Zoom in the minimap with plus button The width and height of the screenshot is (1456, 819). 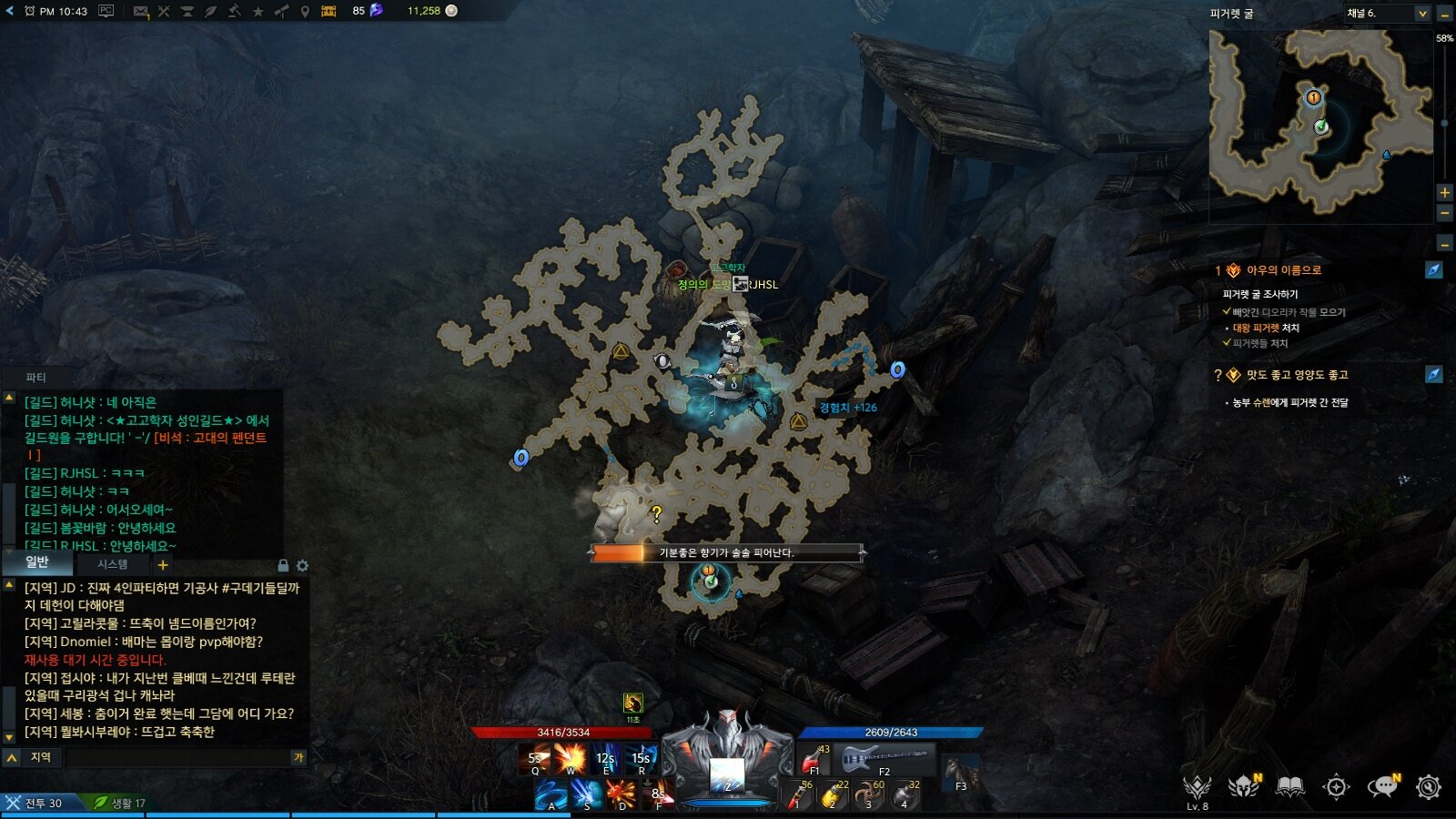coord(1444,192)
